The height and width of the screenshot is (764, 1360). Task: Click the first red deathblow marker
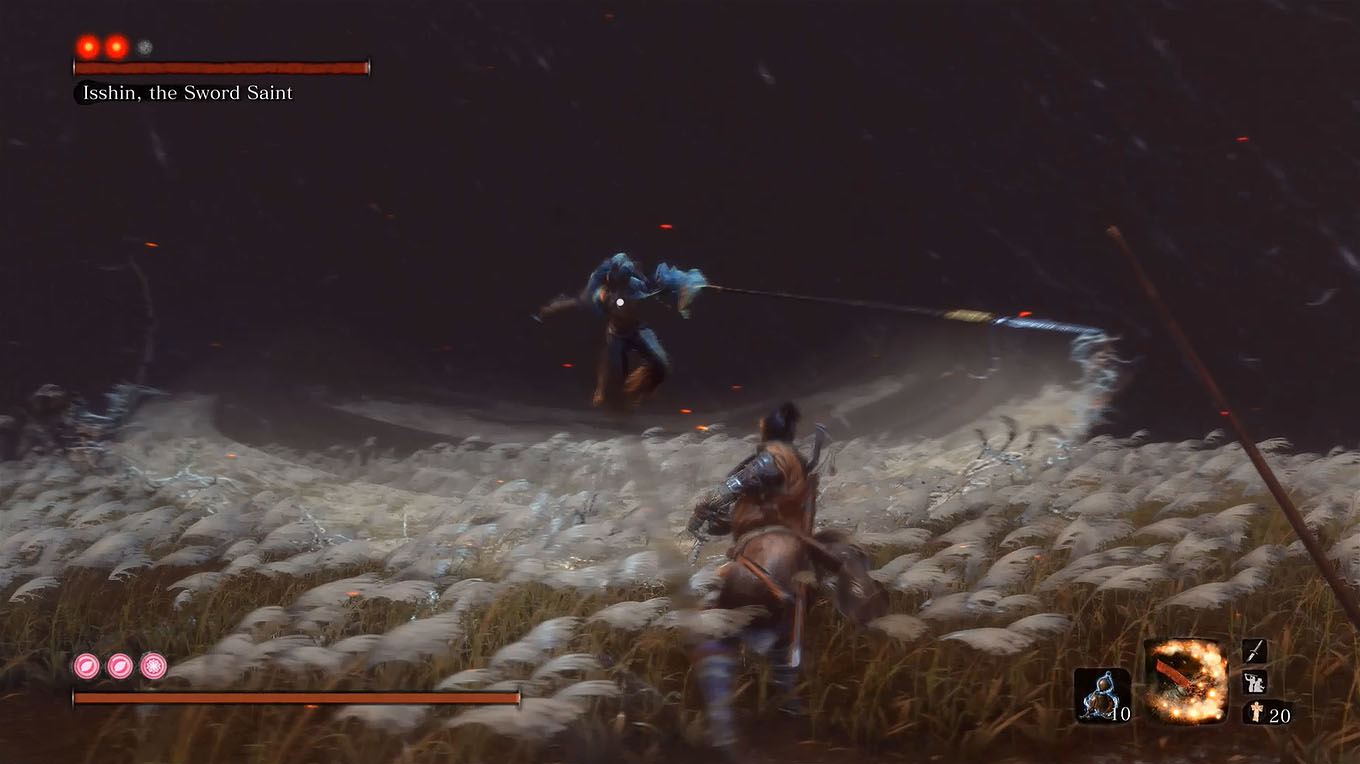(x=87, y=44)
